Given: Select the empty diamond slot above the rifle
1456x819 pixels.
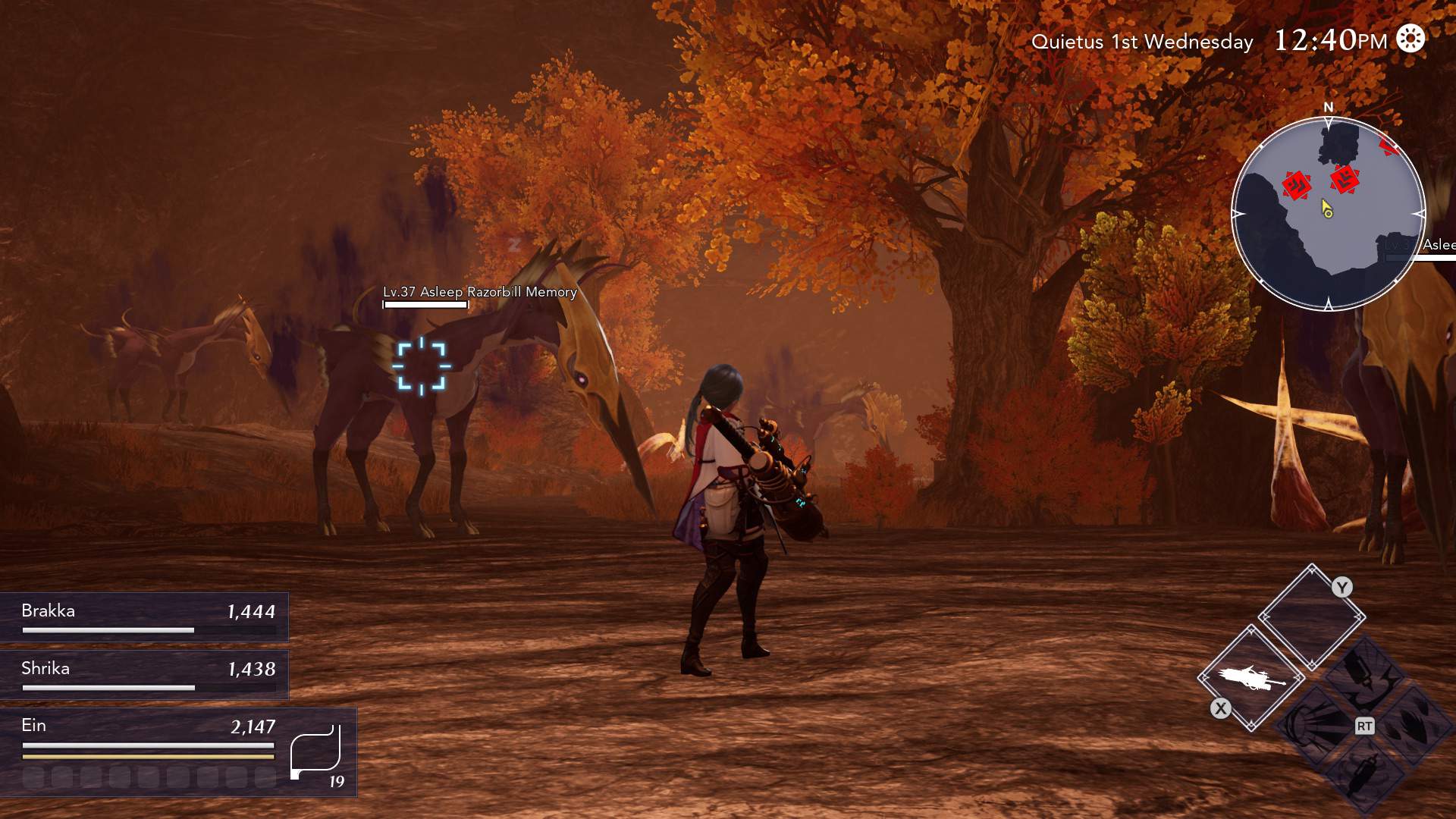Looking at the screenshot, I should (x=1312, y=617).
